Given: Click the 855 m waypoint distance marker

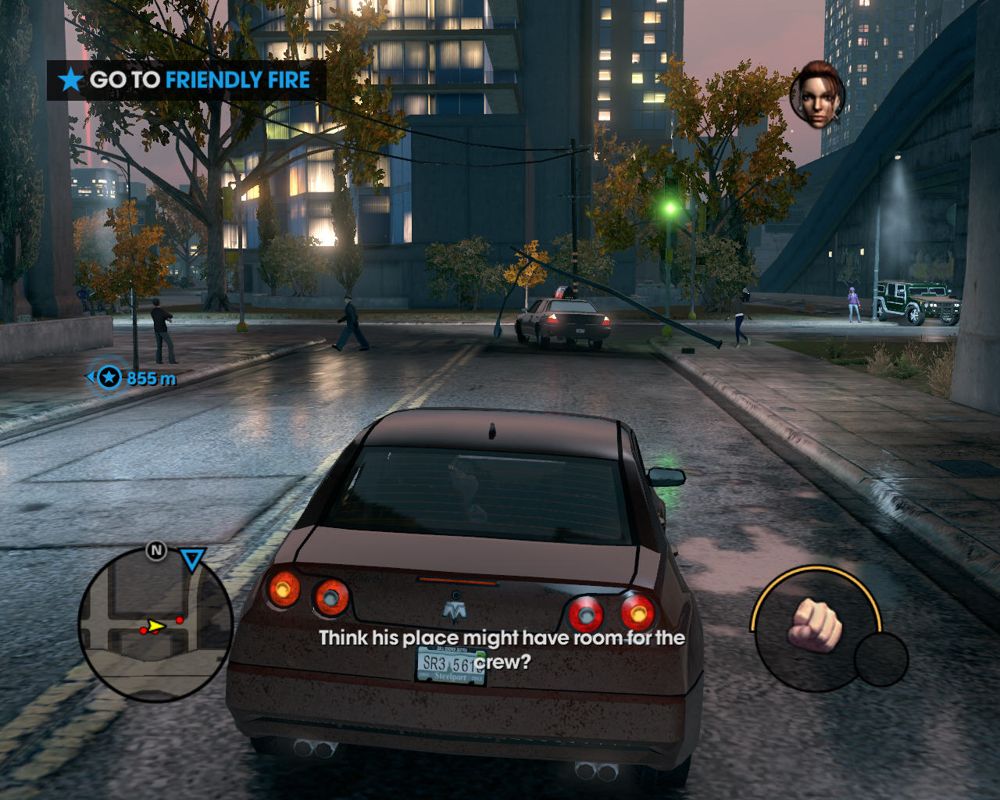Looking at the screenshot, I should point(132,378).
